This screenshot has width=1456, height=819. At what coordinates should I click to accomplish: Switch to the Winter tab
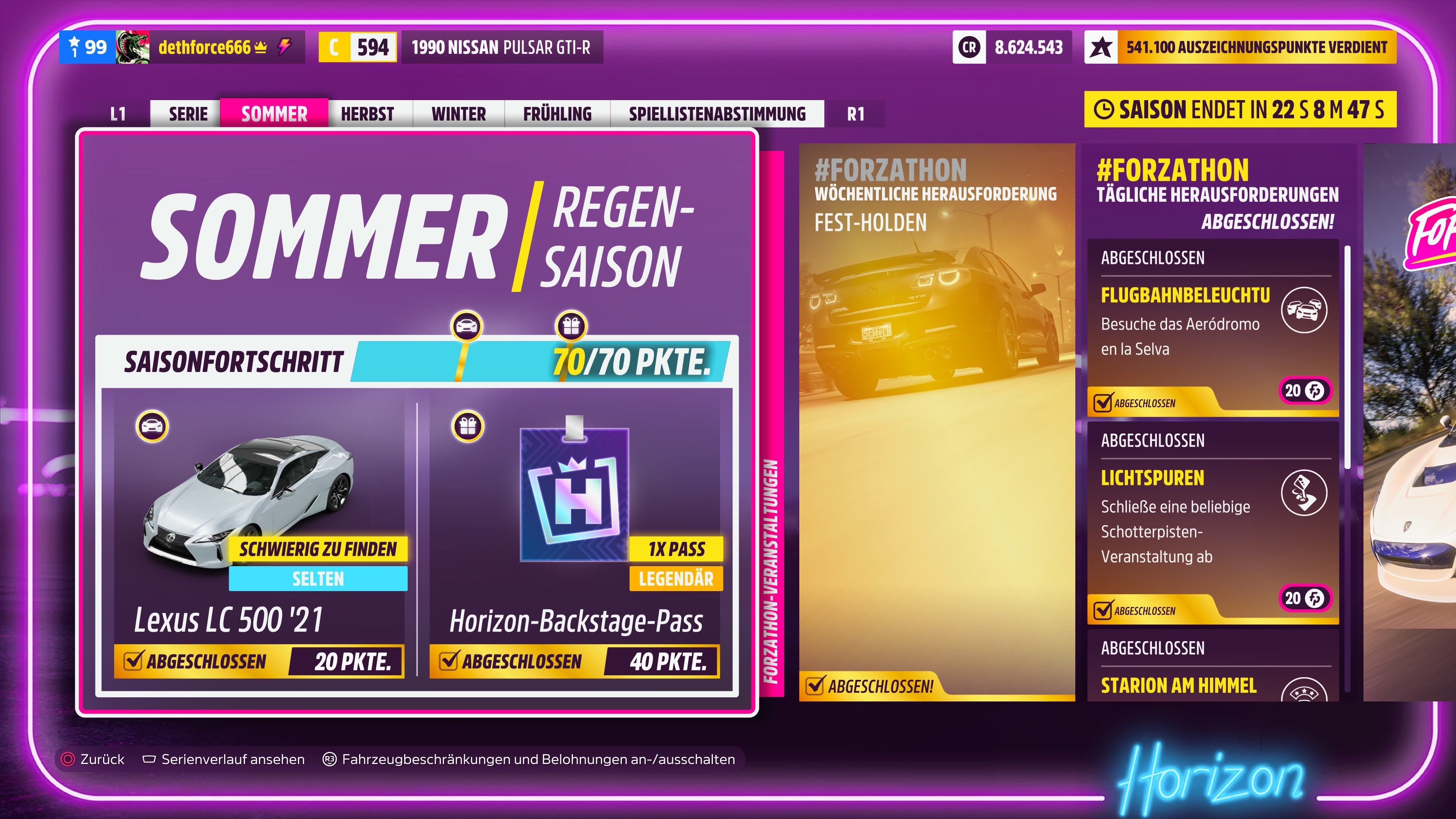(458, 113)
